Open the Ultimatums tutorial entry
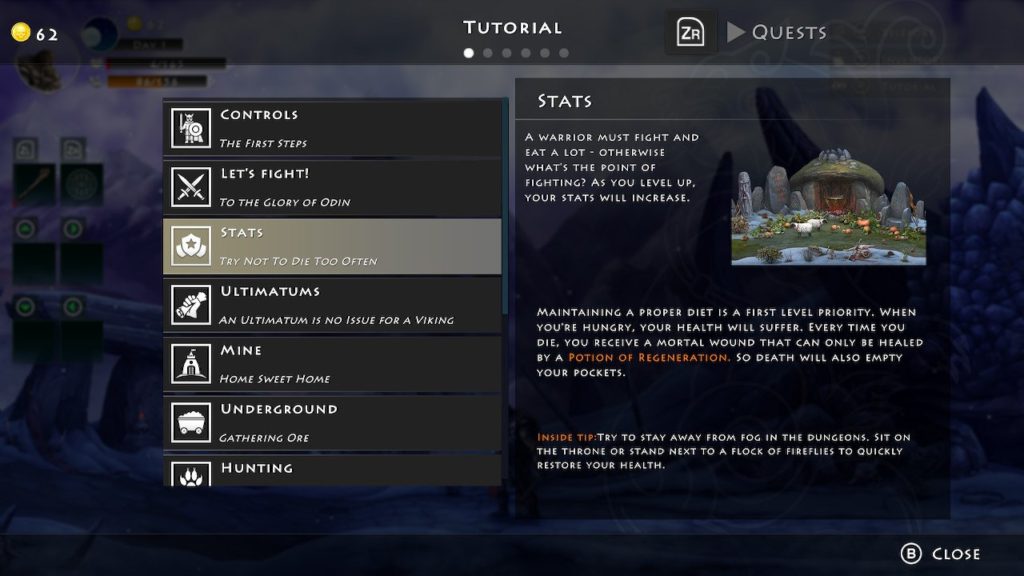This screenshot has height=576, width=1024. tap(332, 305)
